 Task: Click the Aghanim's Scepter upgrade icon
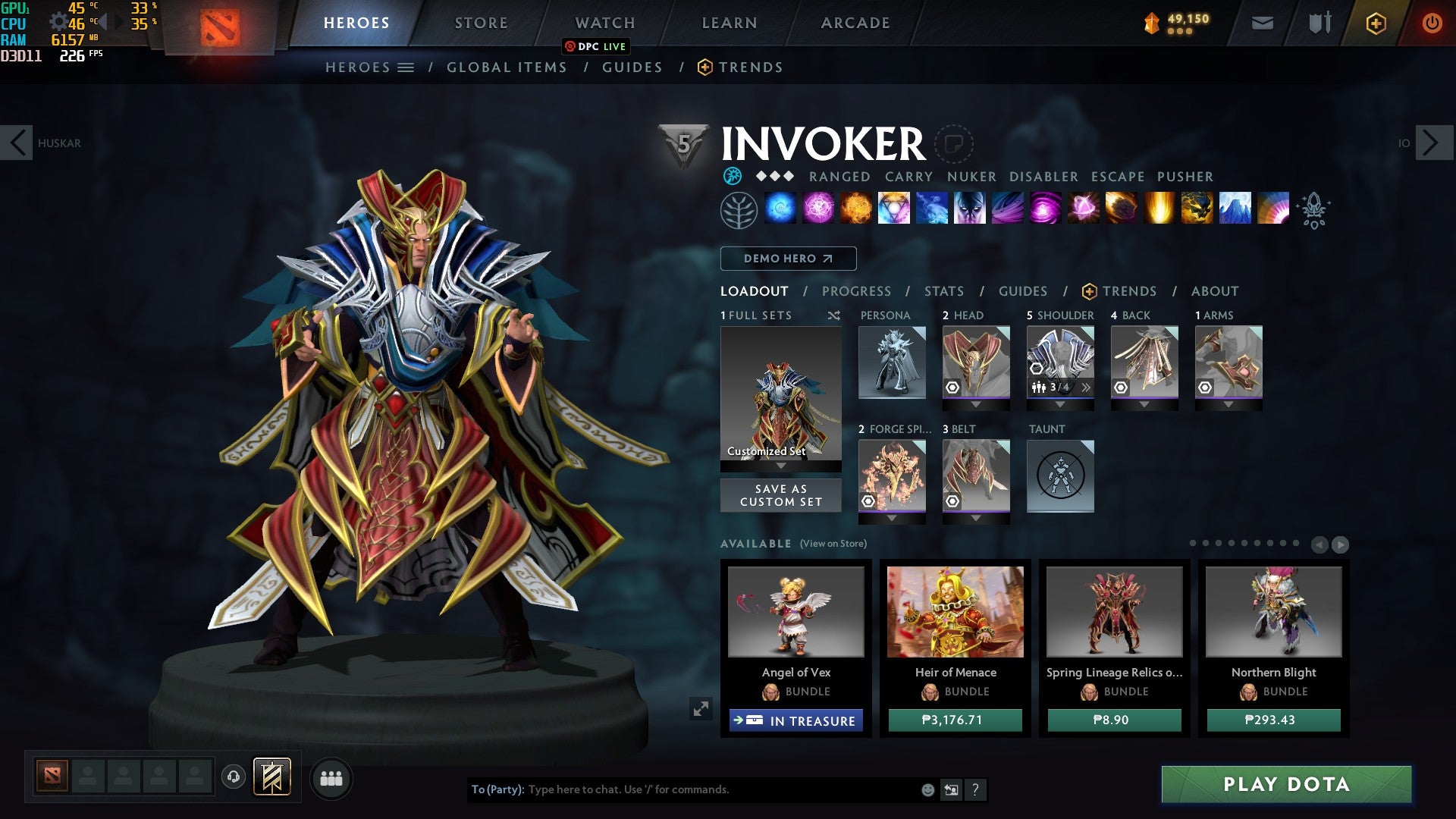pos(1314,210)
